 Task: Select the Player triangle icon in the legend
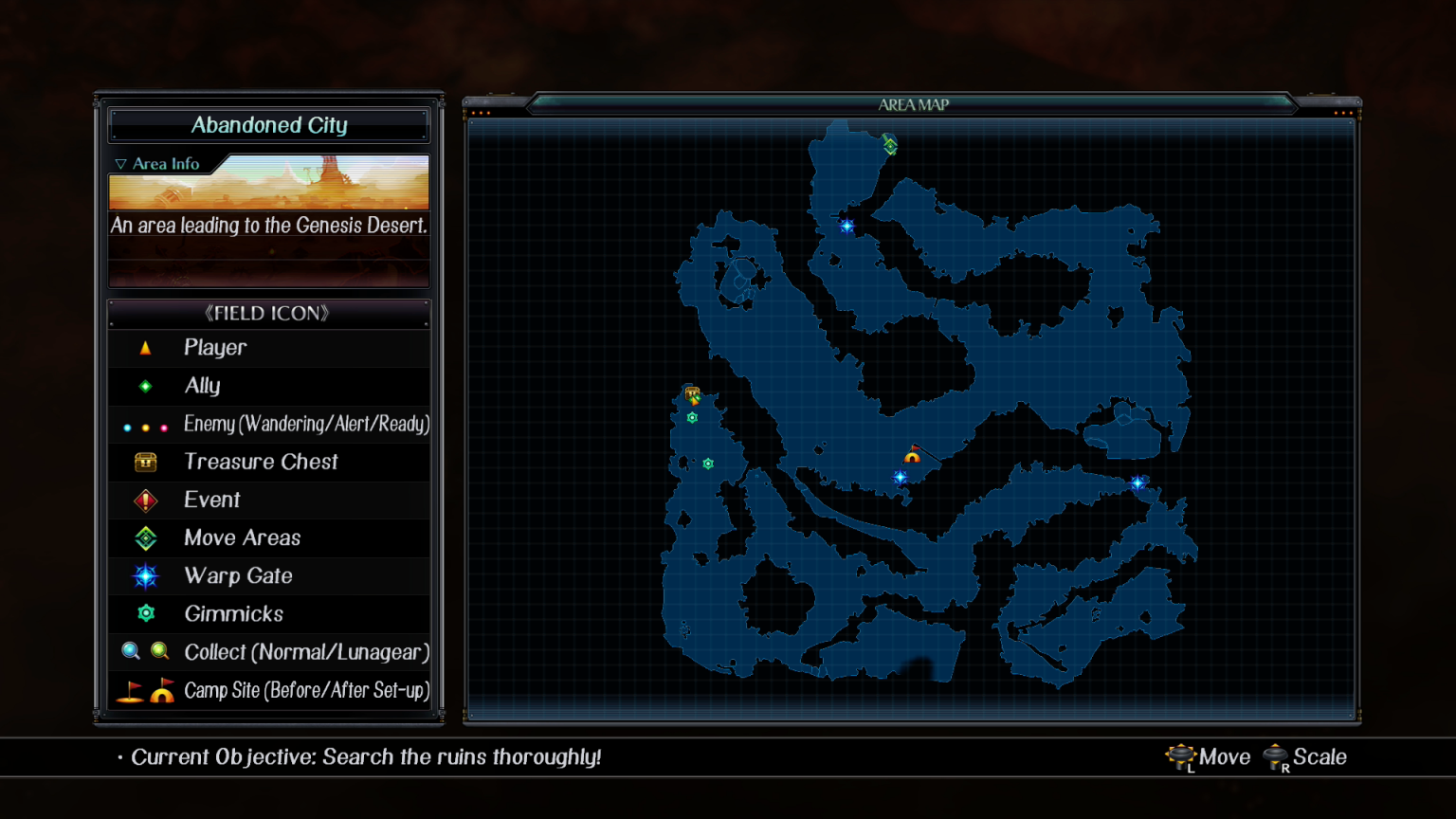145,347
